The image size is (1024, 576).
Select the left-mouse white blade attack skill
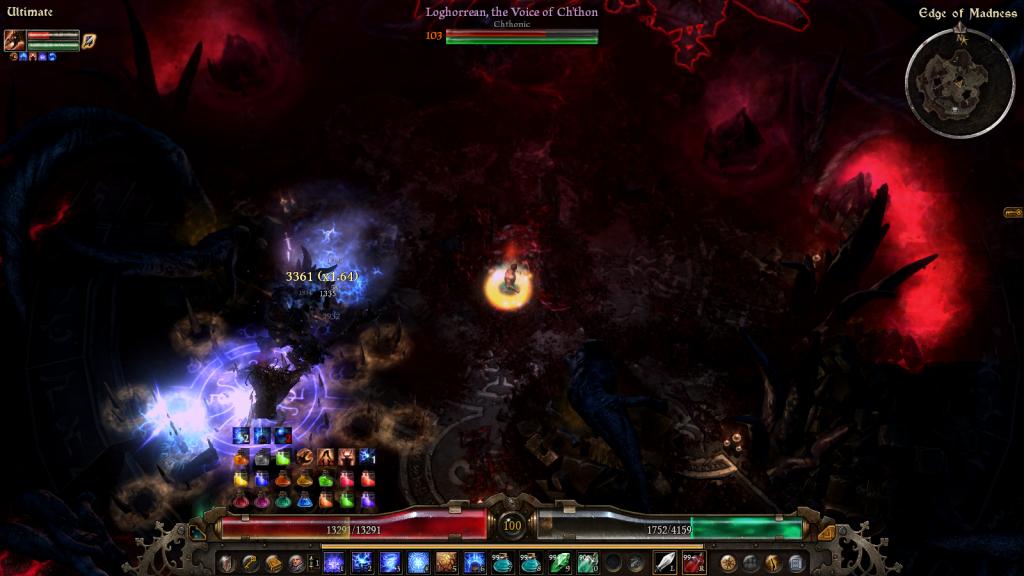click(665, 562)
